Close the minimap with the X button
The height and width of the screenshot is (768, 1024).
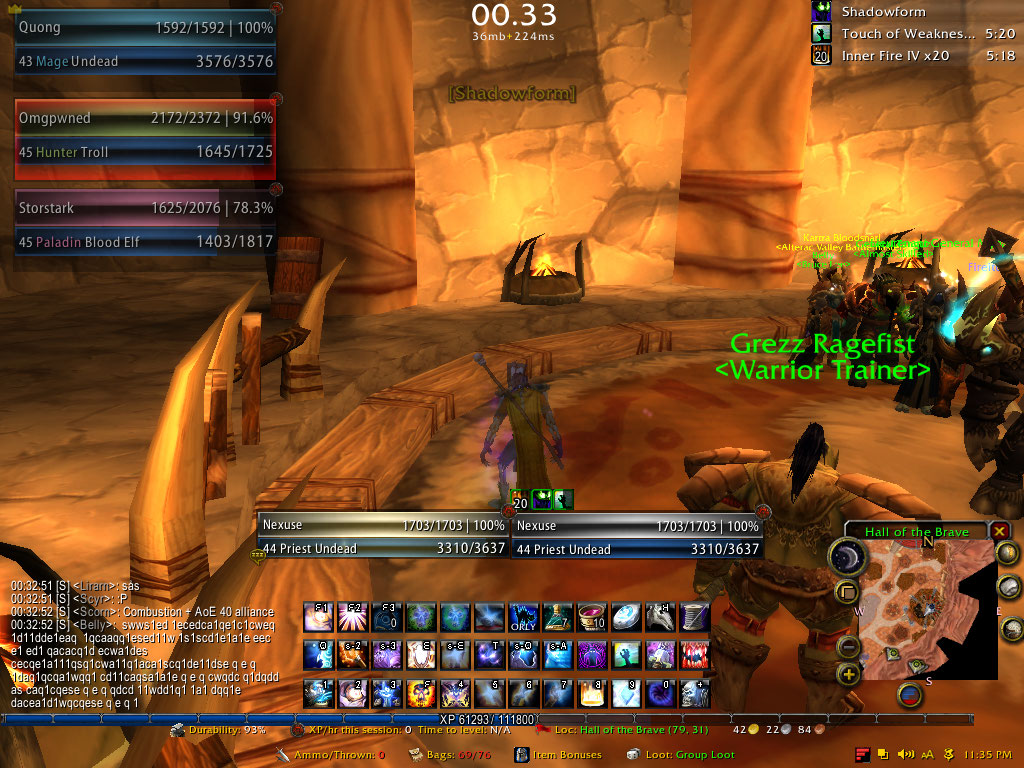point(1000,531)
